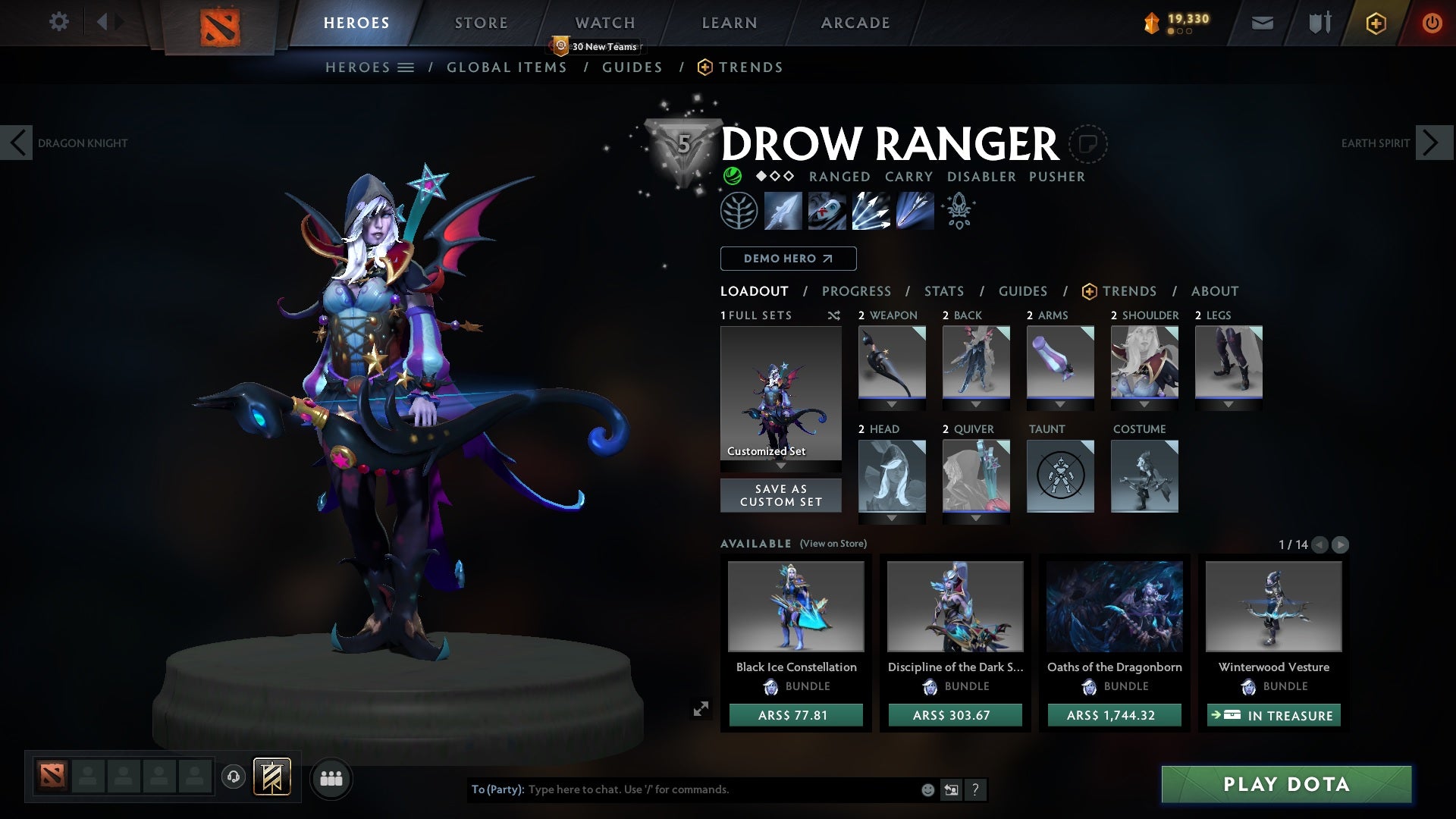Shuffle item sets using the shuffle icon
The image size is (1456, 819).
pos(834,316)
